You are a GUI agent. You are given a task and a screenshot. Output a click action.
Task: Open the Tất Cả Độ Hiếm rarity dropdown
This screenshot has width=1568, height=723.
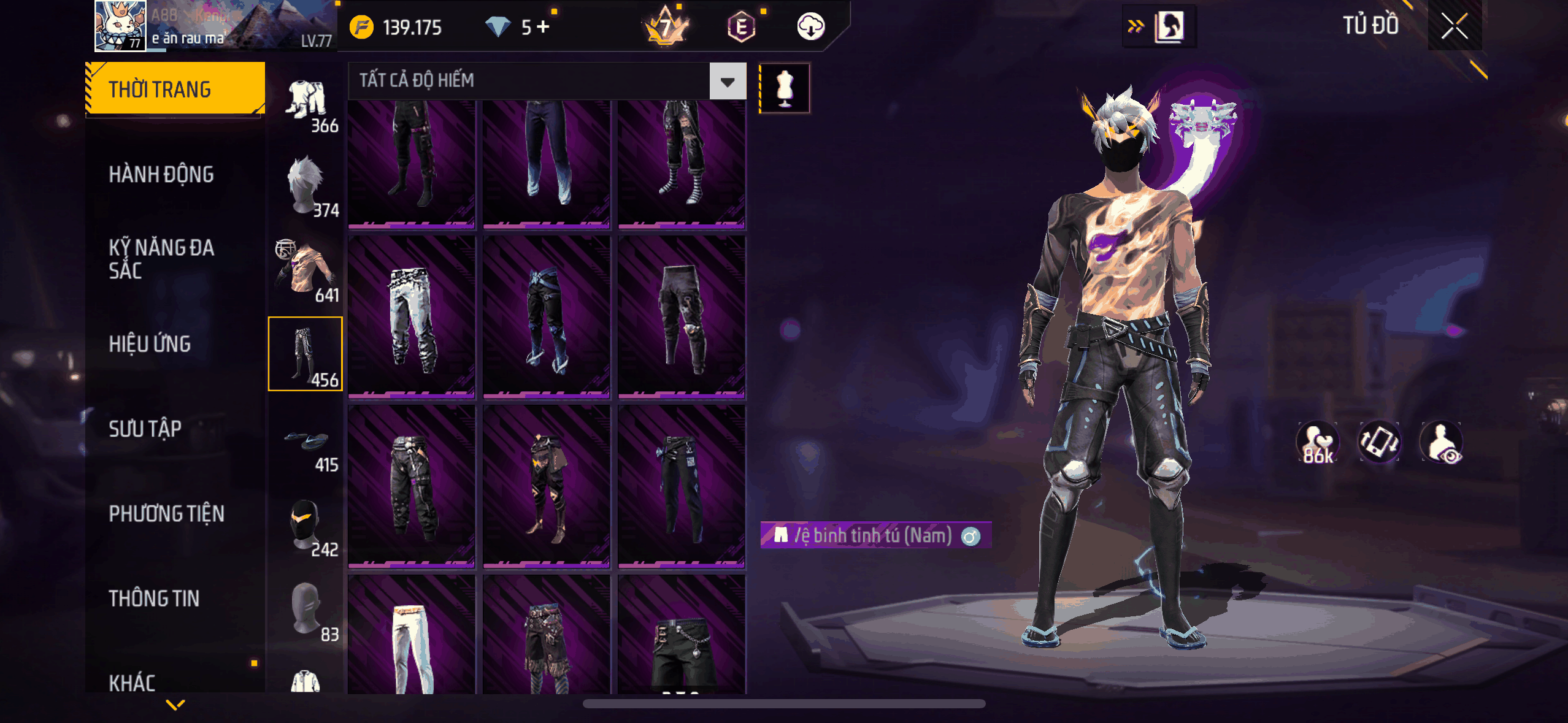[x=728, y=81]
